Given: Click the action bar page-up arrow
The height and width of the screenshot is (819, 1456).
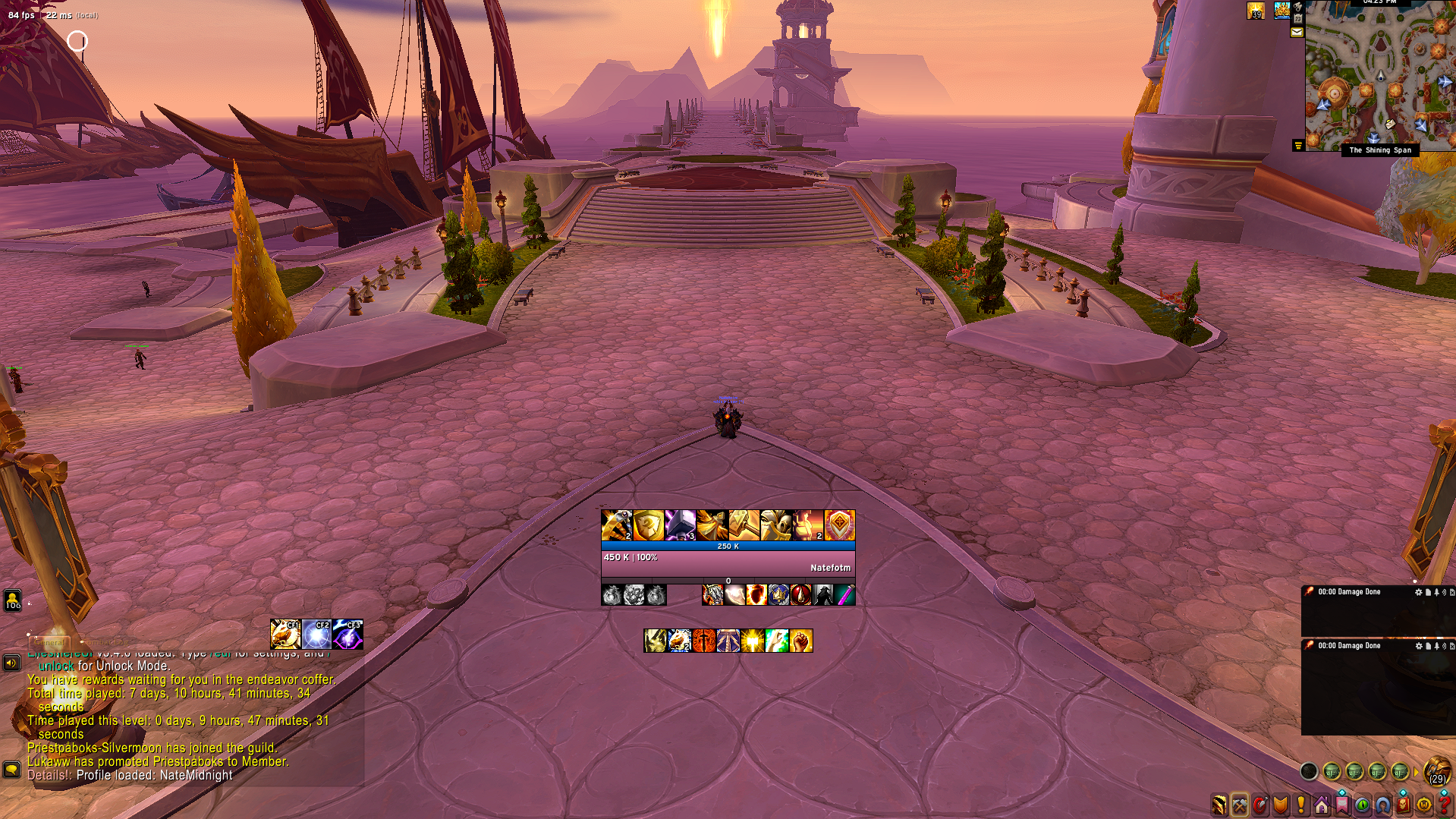Looking at the screenshot, I should (1416, 771).
